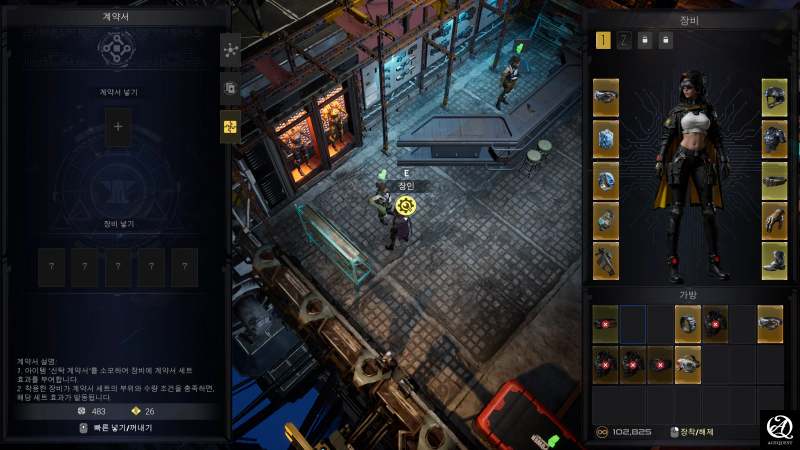800x450 pixels.
Task: Click the add contract plus slot
Action: coord(118,127)
